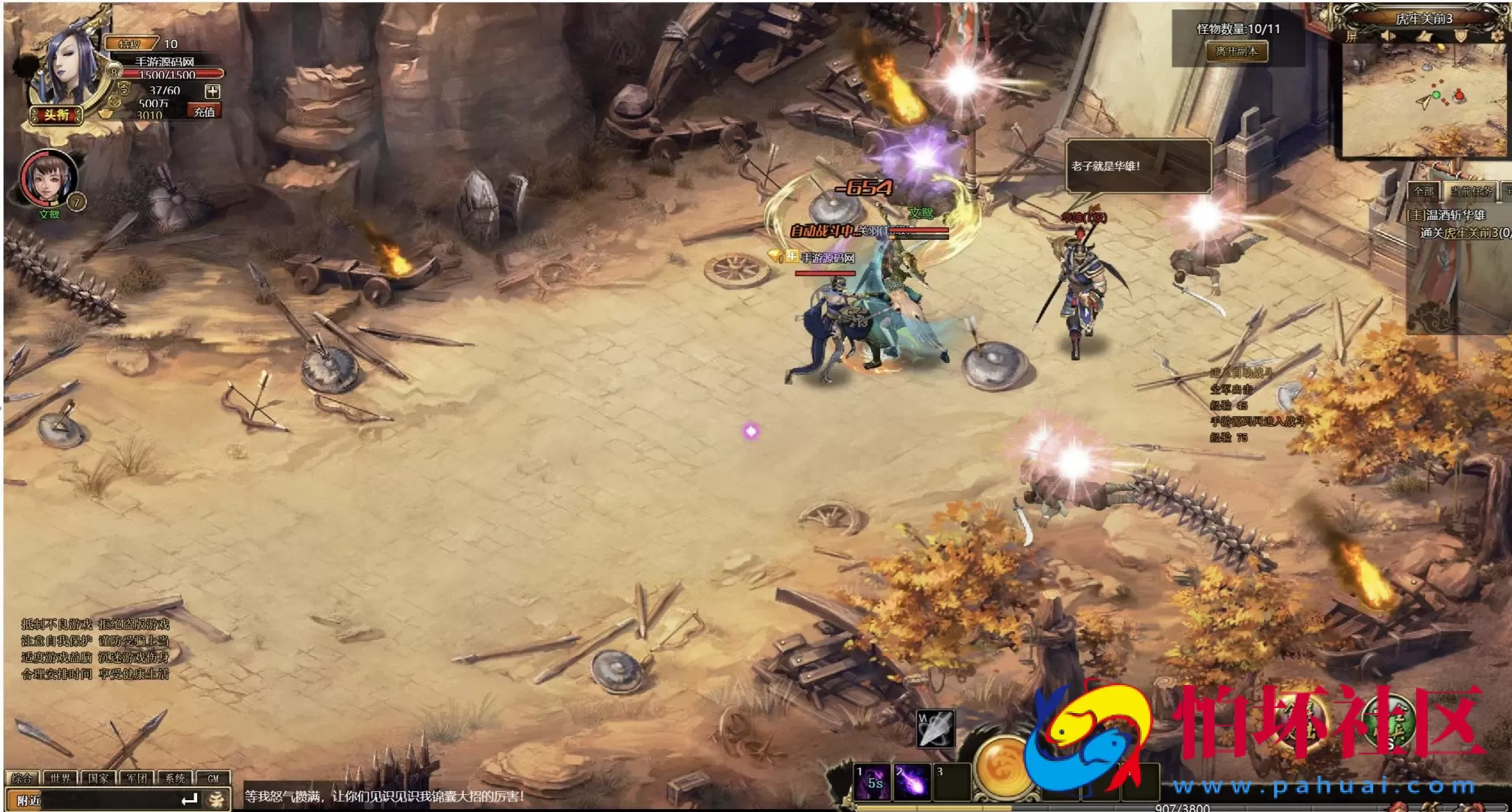Toggle sound with the speaker icon
This screenshot has width=1512, height=812.
pos(1387,36)
